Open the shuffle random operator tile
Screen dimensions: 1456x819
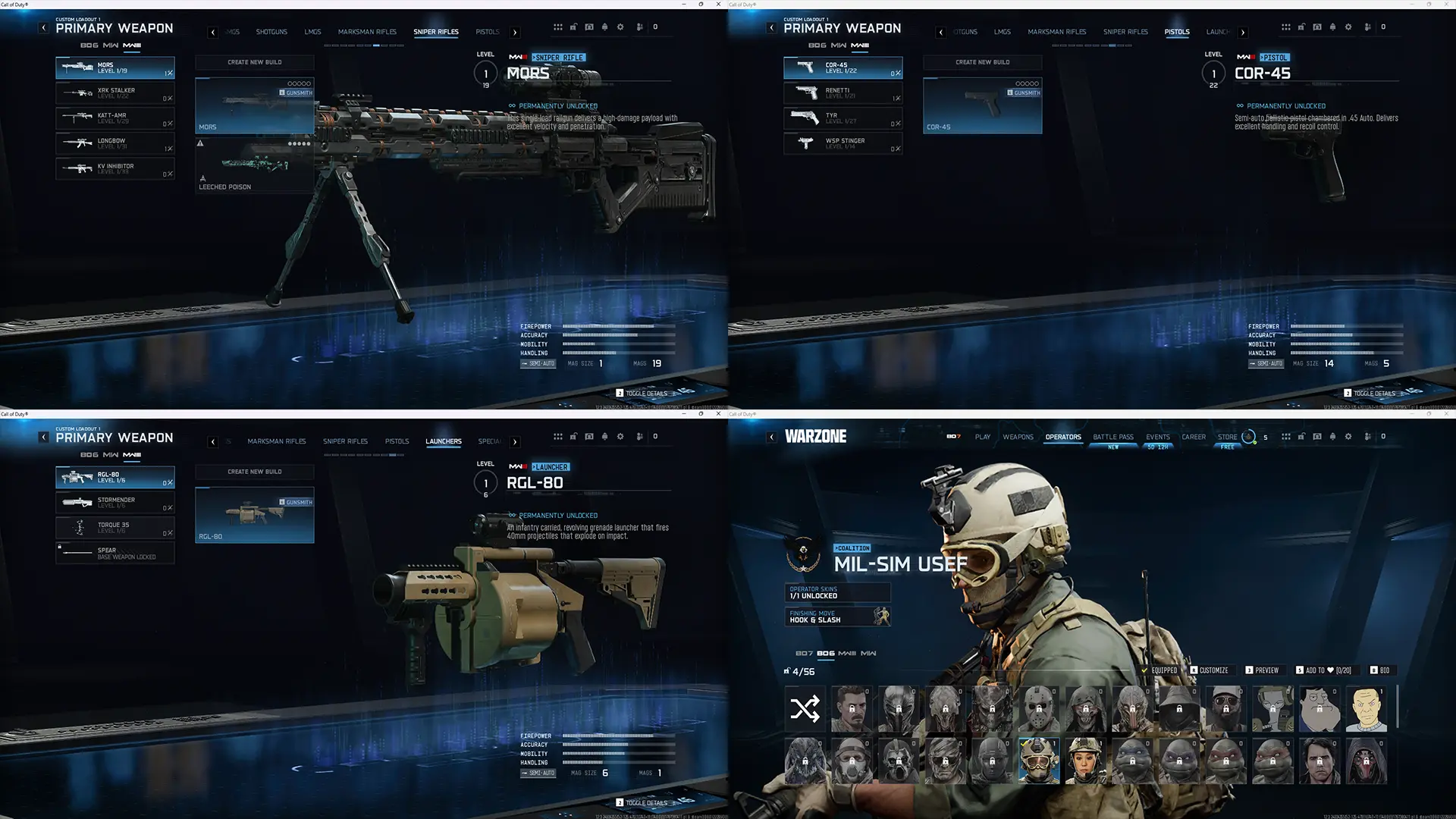tap(805, 708)
